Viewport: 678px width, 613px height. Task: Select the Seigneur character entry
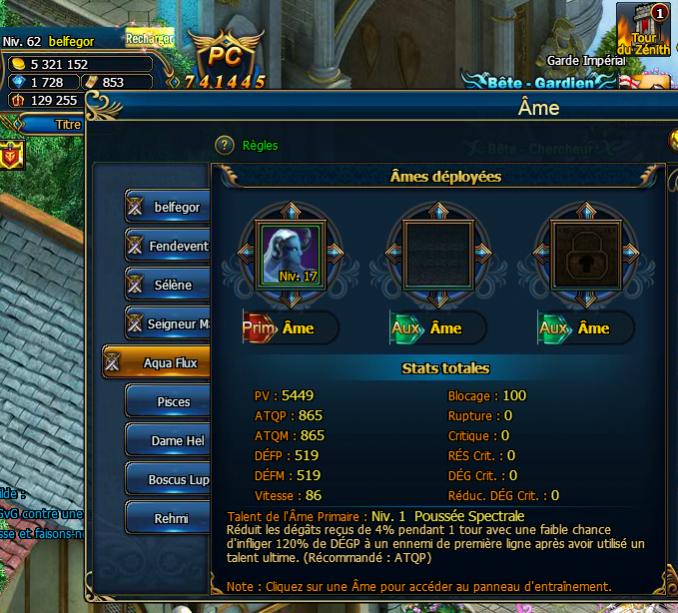click(167, 323)
